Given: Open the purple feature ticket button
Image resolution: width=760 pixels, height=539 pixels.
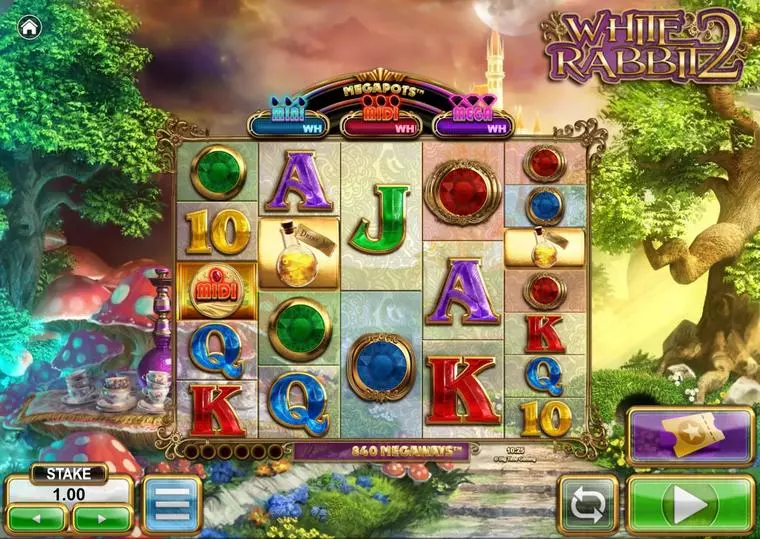Looking at the screenshot, I should tap(690, 437).
